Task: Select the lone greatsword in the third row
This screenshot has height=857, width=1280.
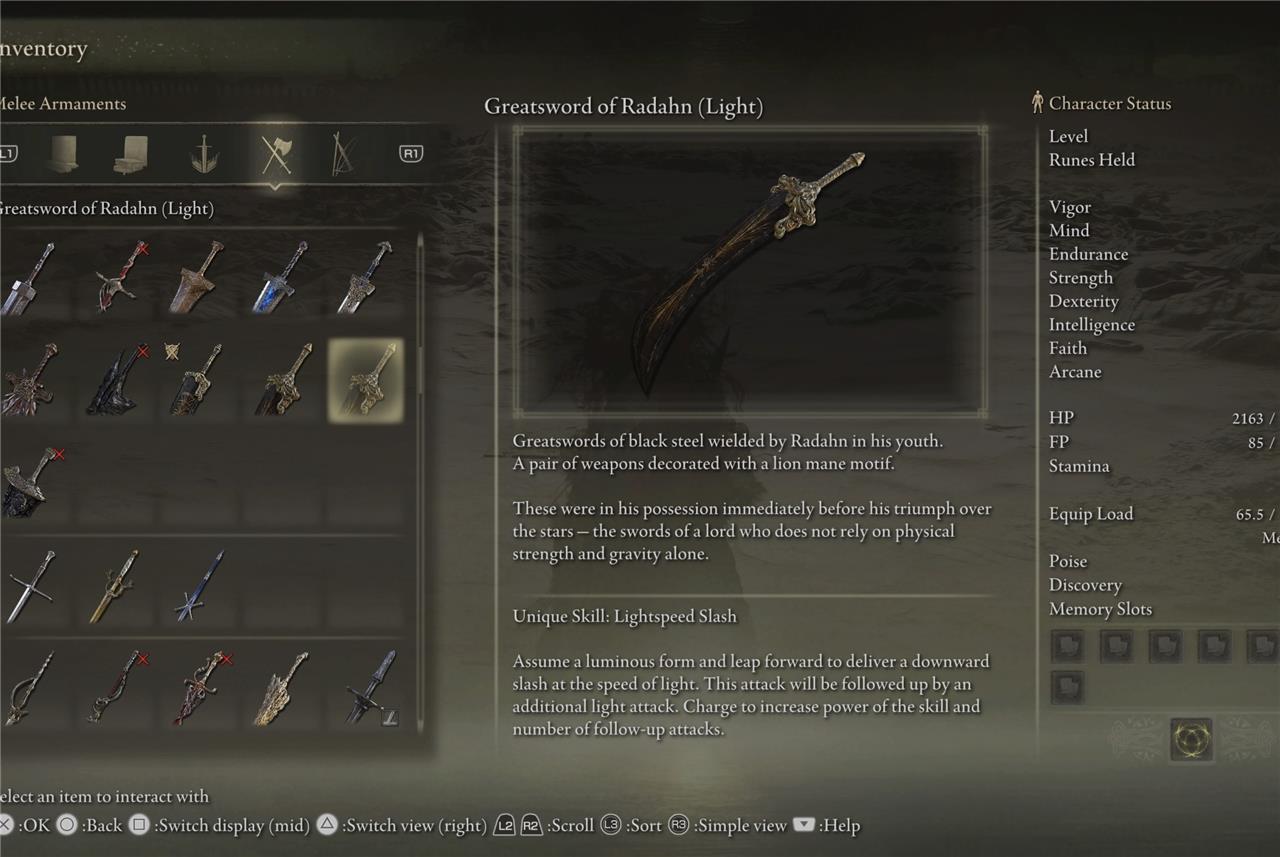Action: [30, 483]
